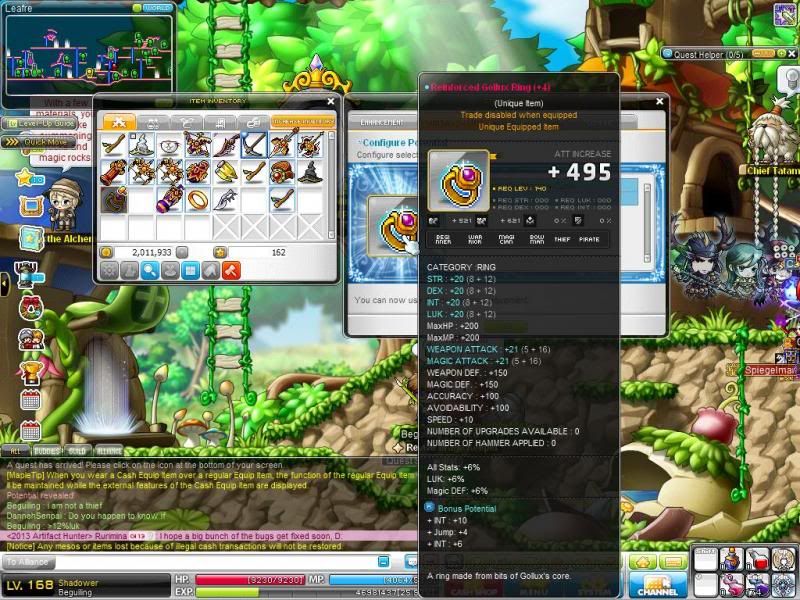
Task: Switch to the Alliance chat tab
Action: click(x=110, y=451)
